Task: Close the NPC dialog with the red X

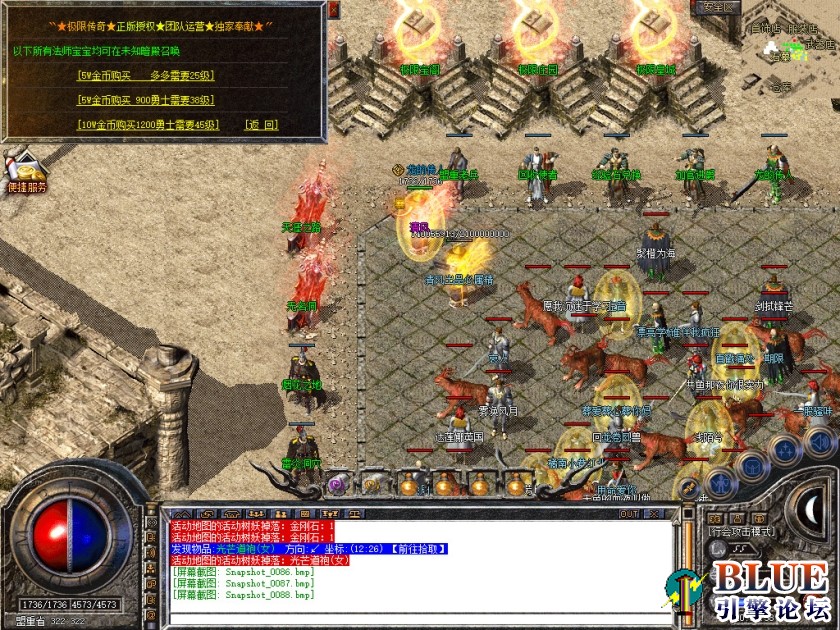Action: tap(332, 9)
